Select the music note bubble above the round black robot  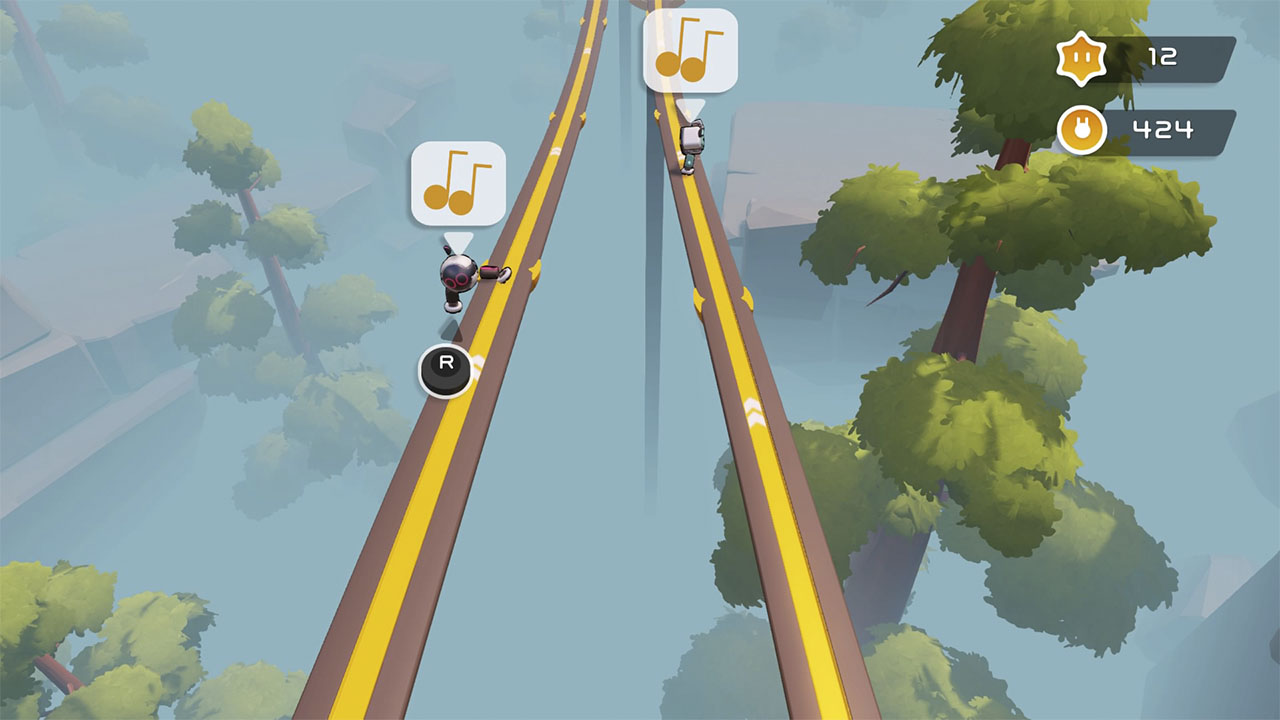[458, 183]
